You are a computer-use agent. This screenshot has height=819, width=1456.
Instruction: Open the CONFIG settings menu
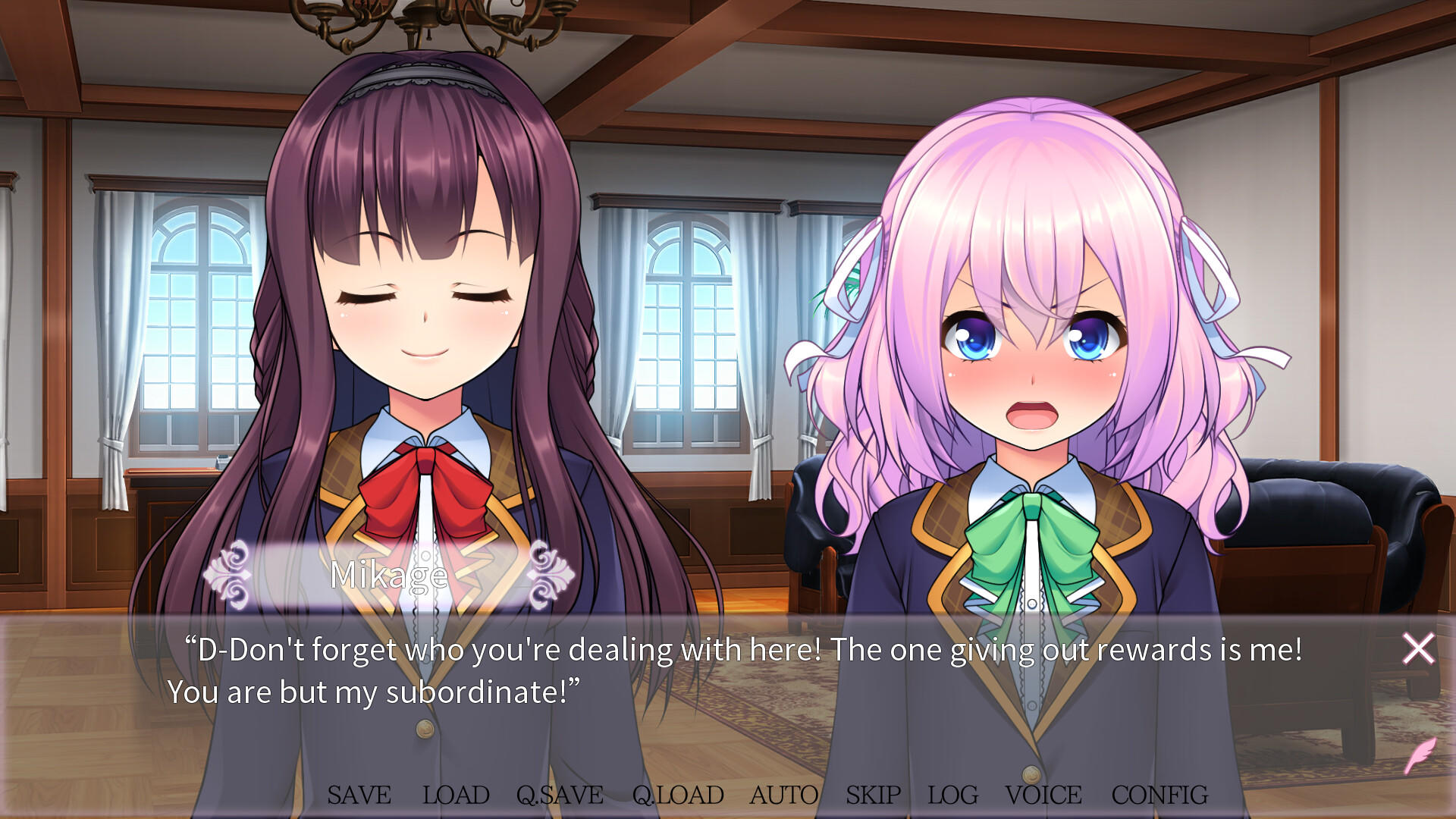pyautogui.click(x=1158, y=795)
